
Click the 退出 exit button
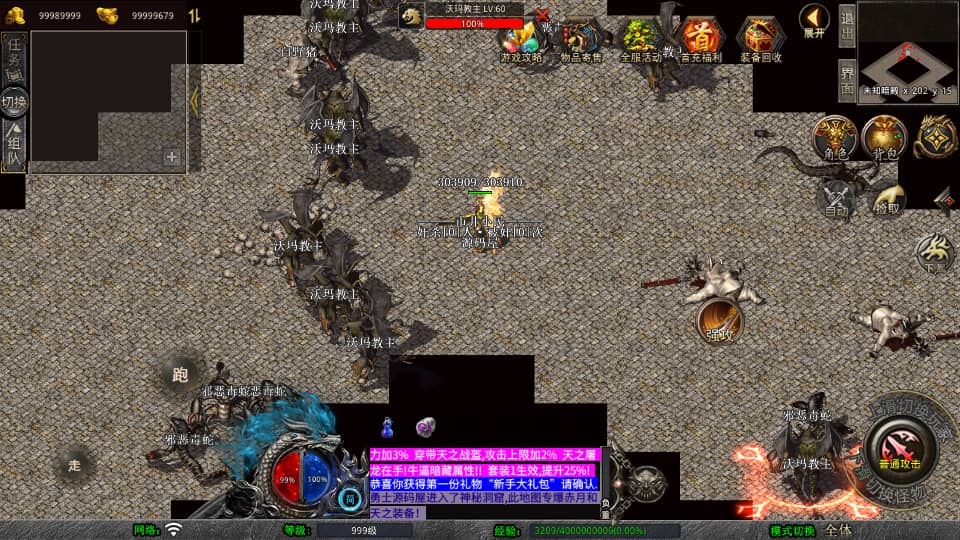click(846, 25)
